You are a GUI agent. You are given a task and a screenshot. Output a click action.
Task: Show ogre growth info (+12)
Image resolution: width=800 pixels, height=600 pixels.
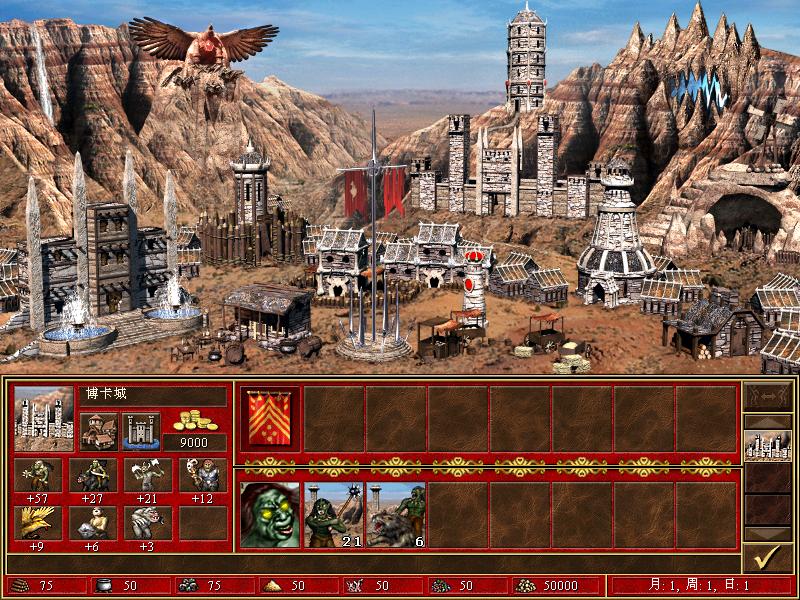[203, 475]
